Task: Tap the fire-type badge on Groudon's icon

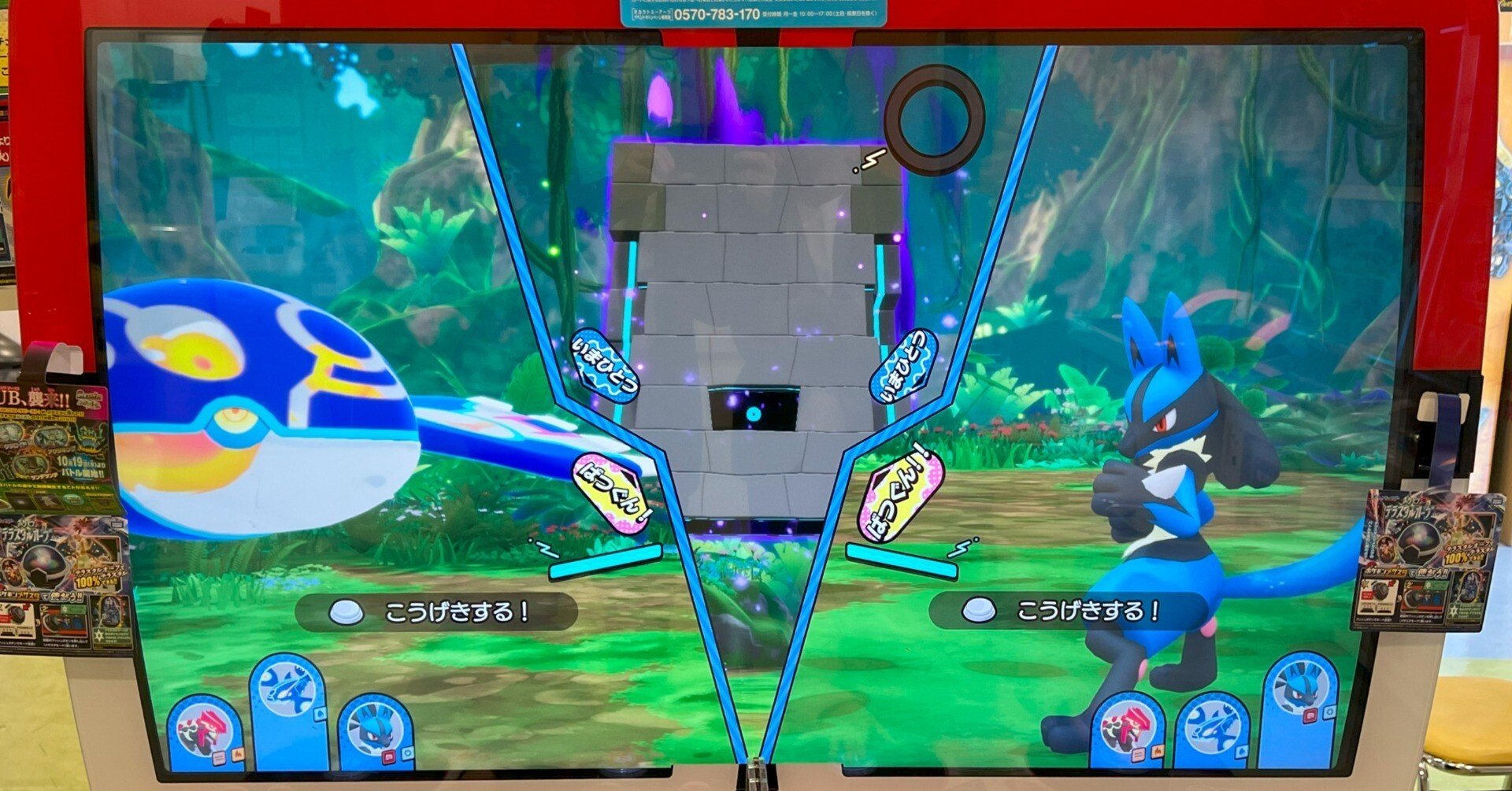Action: pyautogui.click(x=238, y=755)
